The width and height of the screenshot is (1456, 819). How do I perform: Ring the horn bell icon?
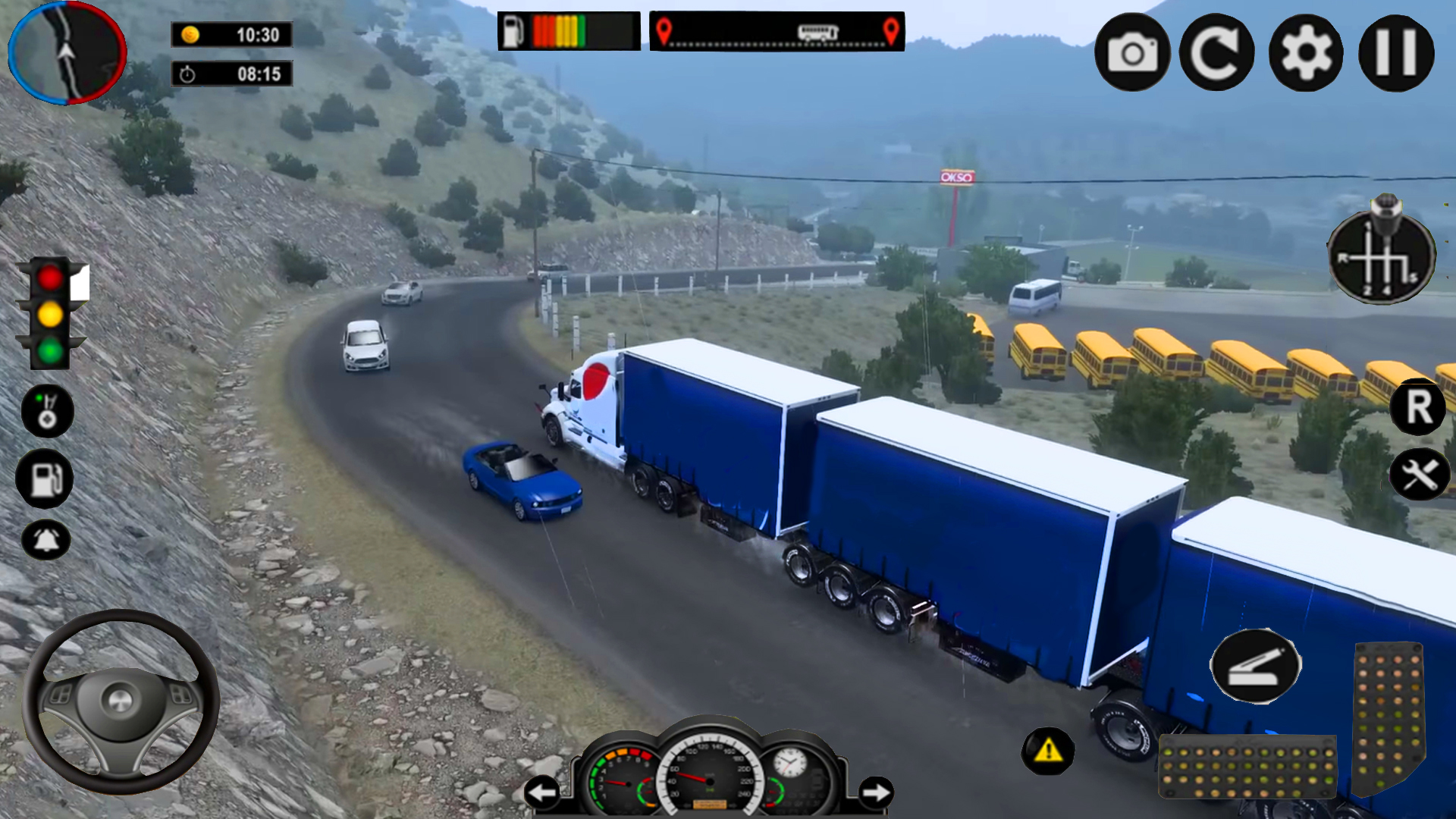[x=45, y=540]
